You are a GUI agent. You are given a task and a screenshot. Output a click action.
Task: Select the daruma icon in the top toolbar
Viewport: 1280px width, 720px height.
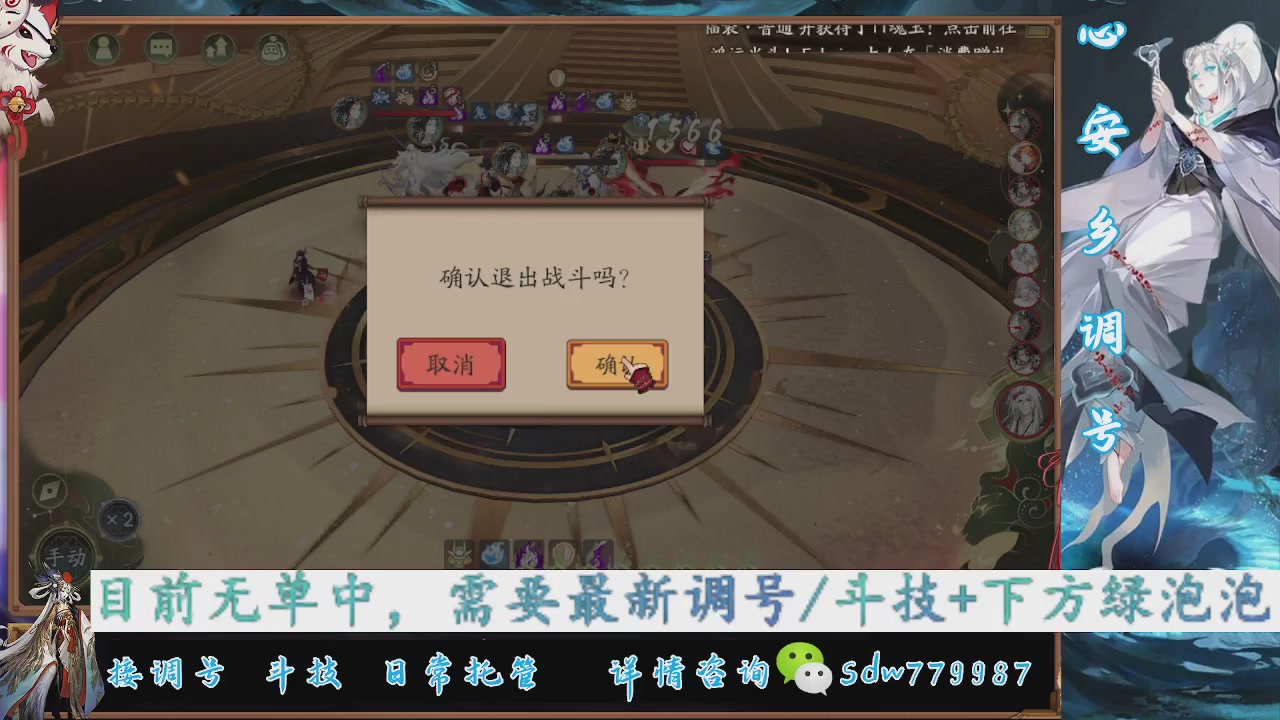pyautogui.click(x=271, y=47)
